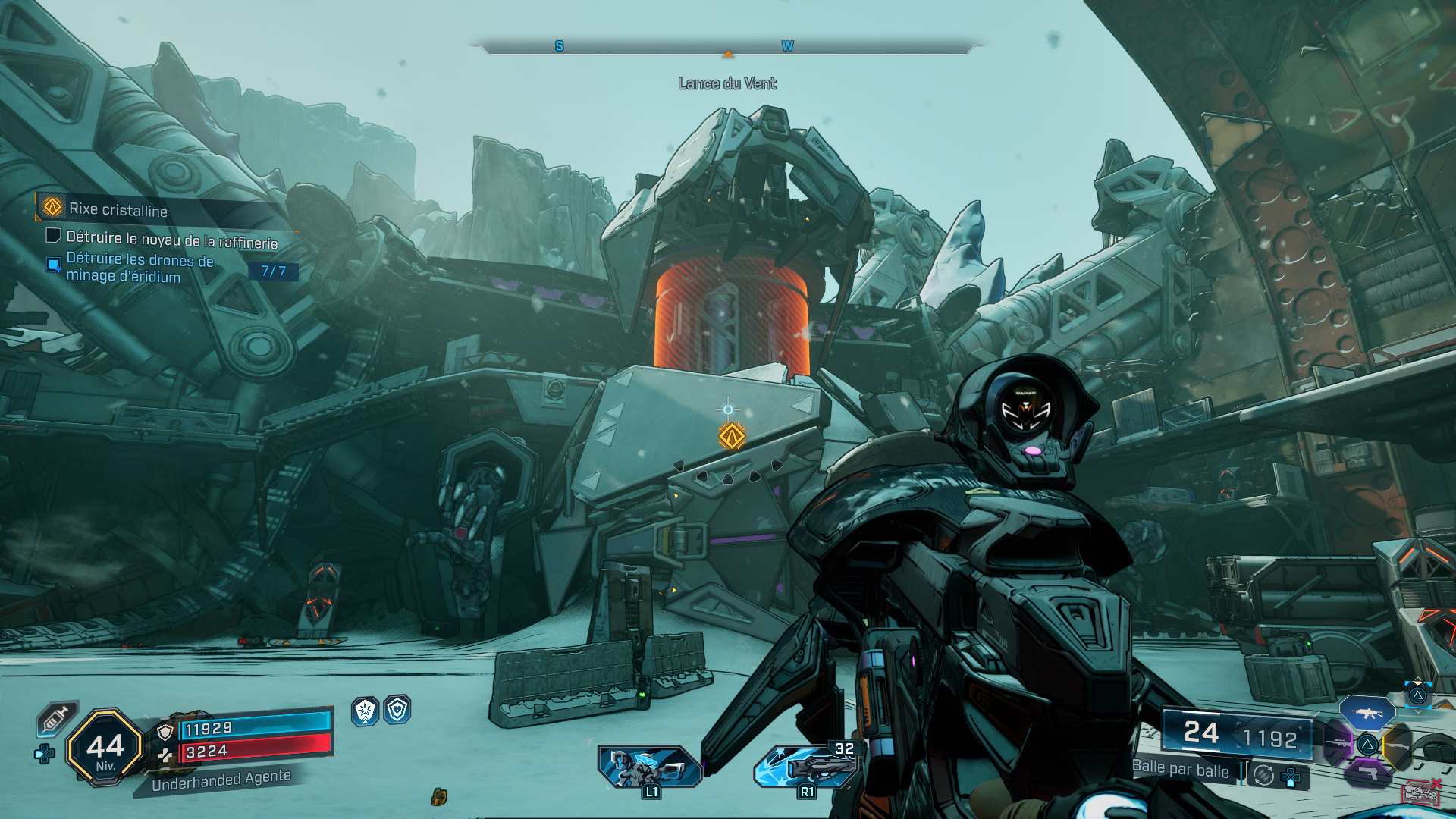Click the level 44 character badge

click(105, 748)
